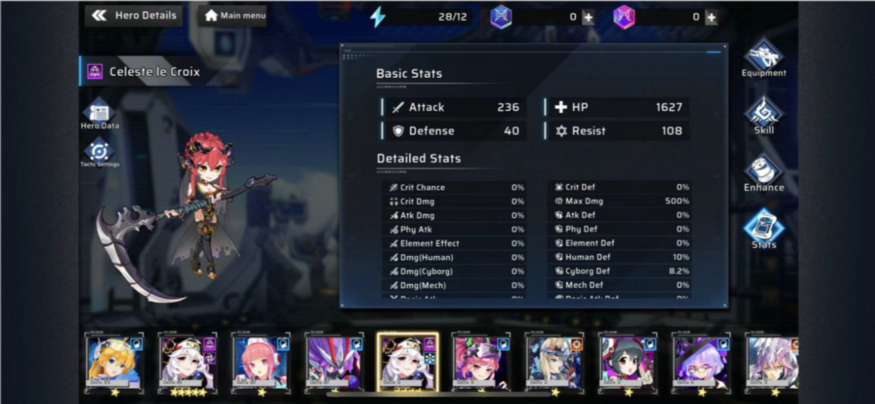Open the Enhance tab
This screenshot has width=875, height=404.
click(763, 172)
